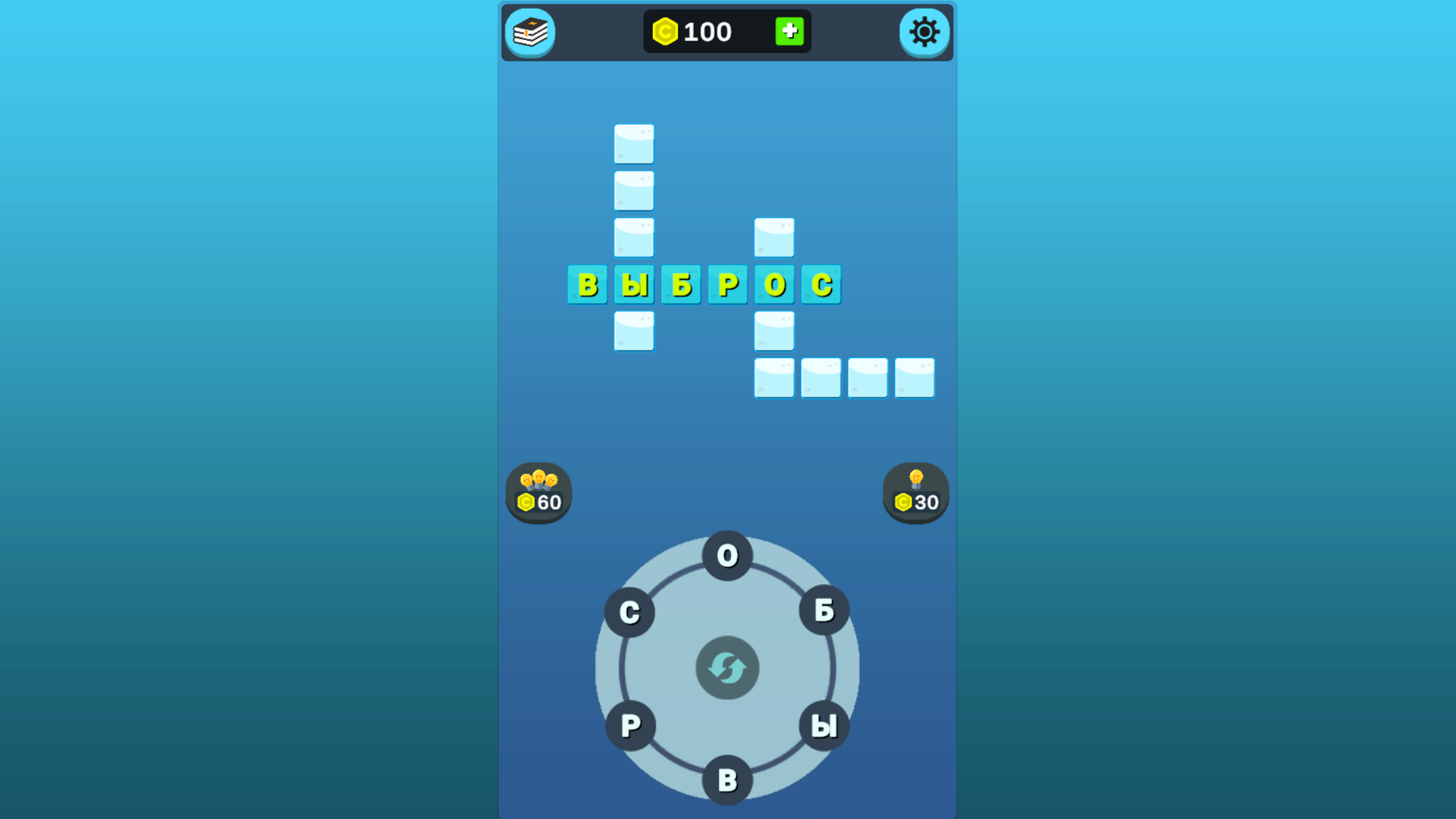The width and height of the screenshot is (1456, 819).
Task: Select letter О on the wheel
Action: [726, 557]
